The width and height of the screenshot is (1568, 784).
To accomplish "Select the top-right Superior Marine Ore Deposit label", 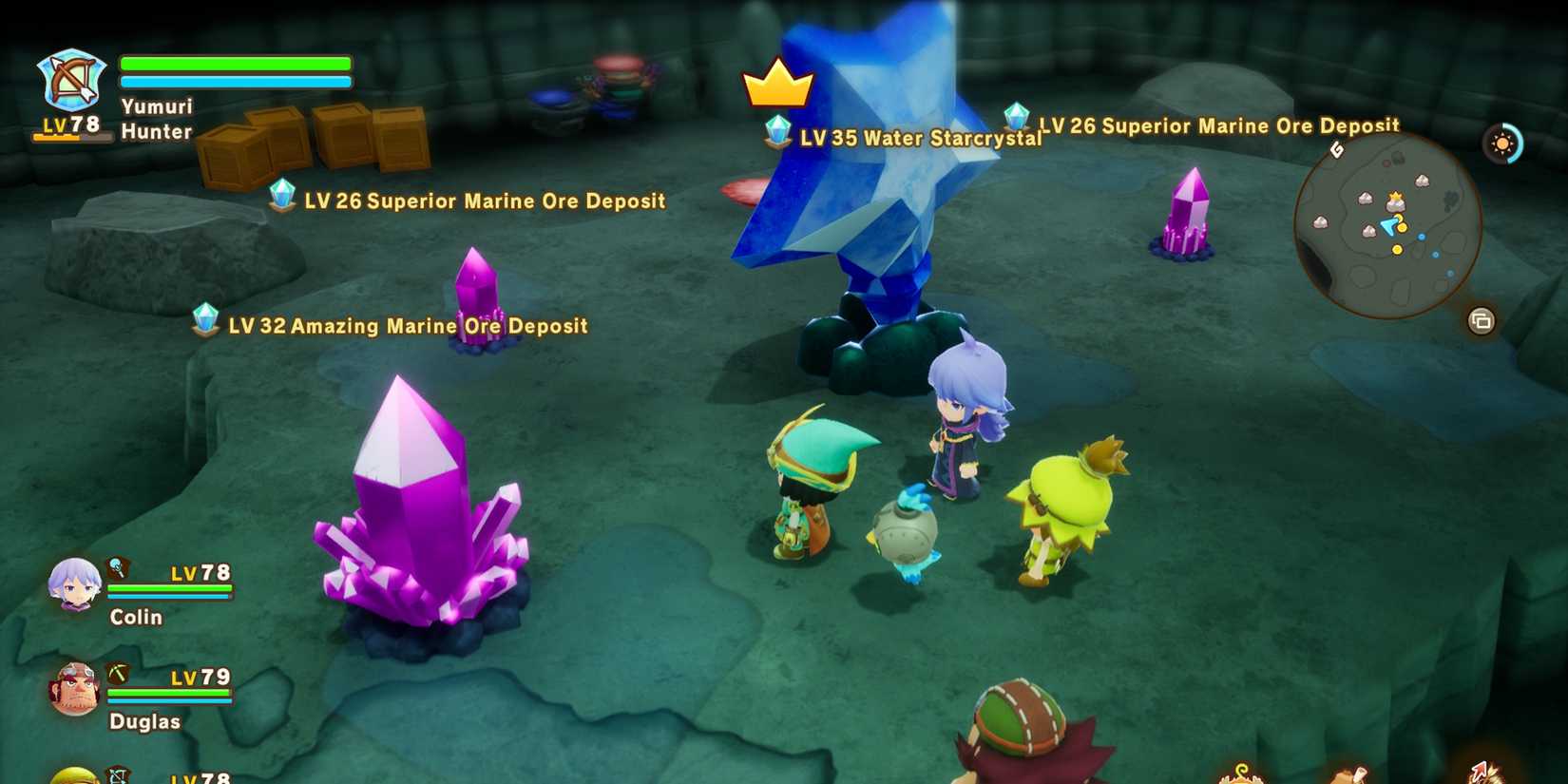I will pos(1219,125).
